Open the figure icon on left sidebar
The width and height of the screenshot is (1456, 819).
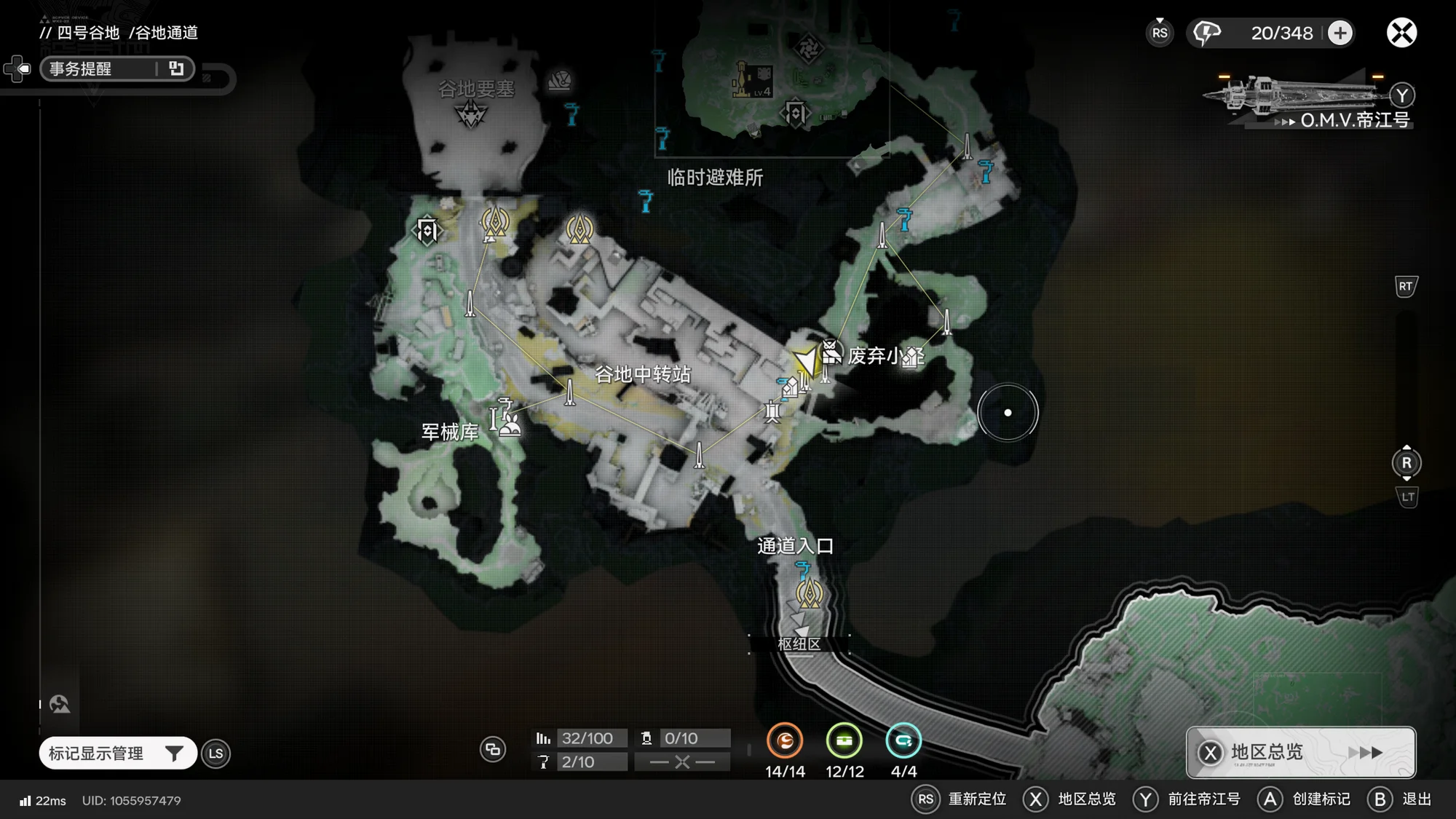coord(60,704)
